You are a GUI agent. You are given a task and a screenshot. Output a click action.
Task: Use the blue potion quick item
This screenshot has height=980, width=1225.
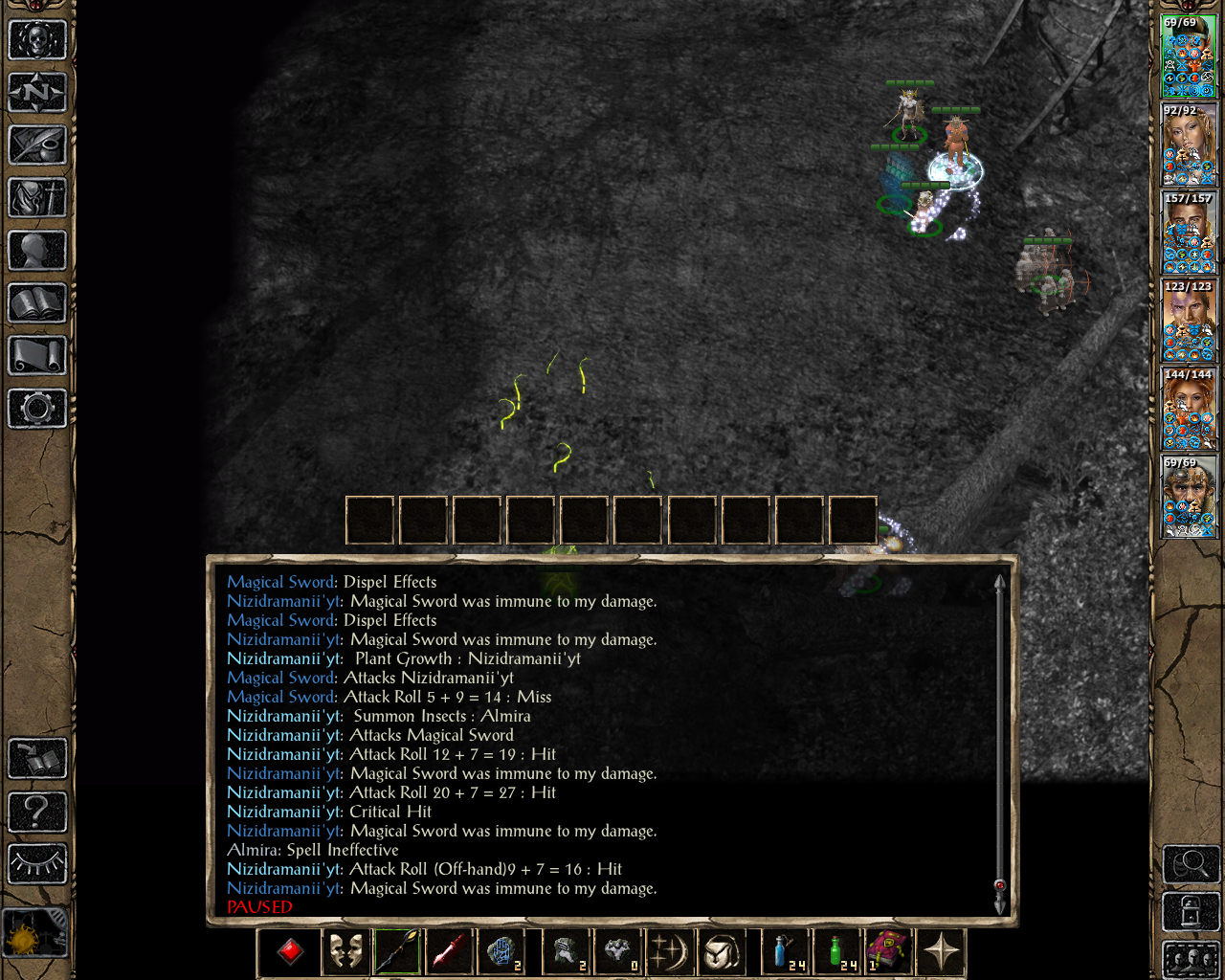786,952
